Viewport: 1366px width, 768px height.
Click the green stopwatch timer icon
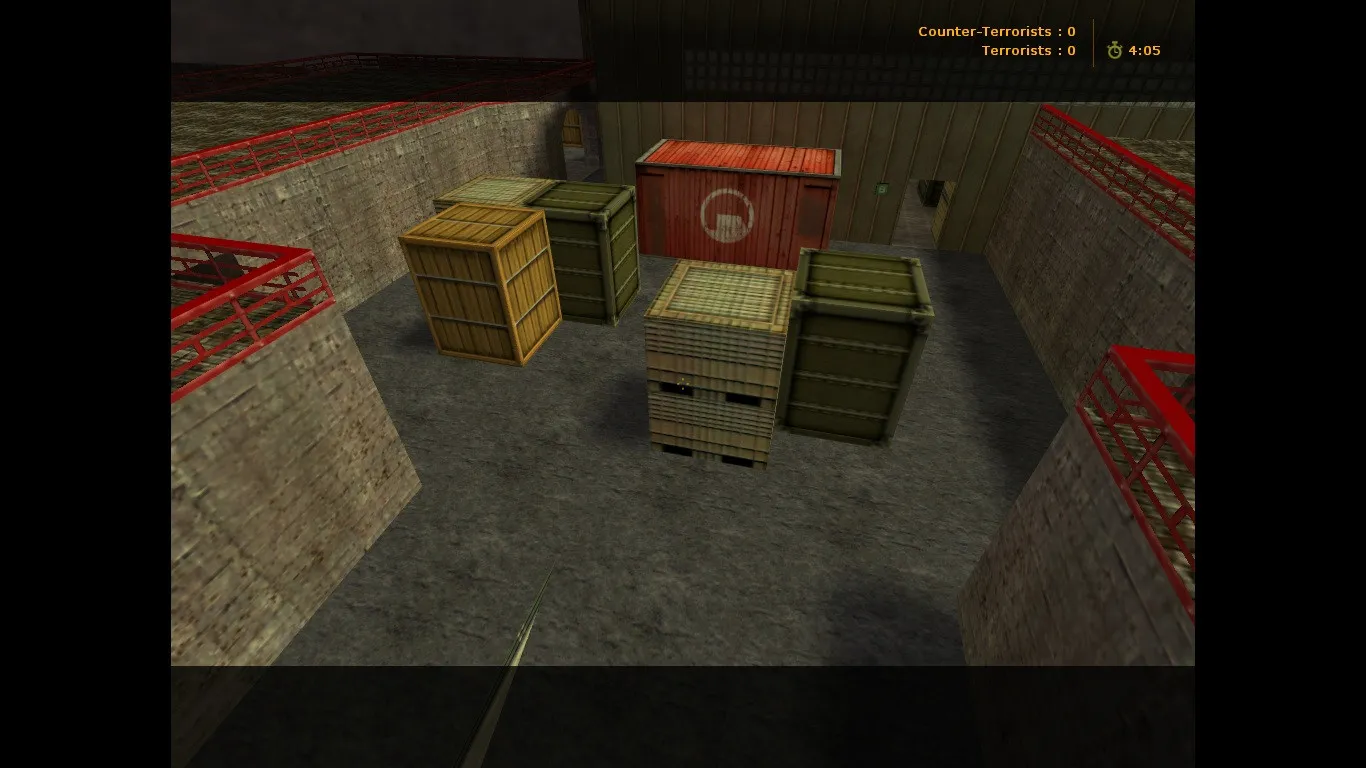tap(1113, 49)
